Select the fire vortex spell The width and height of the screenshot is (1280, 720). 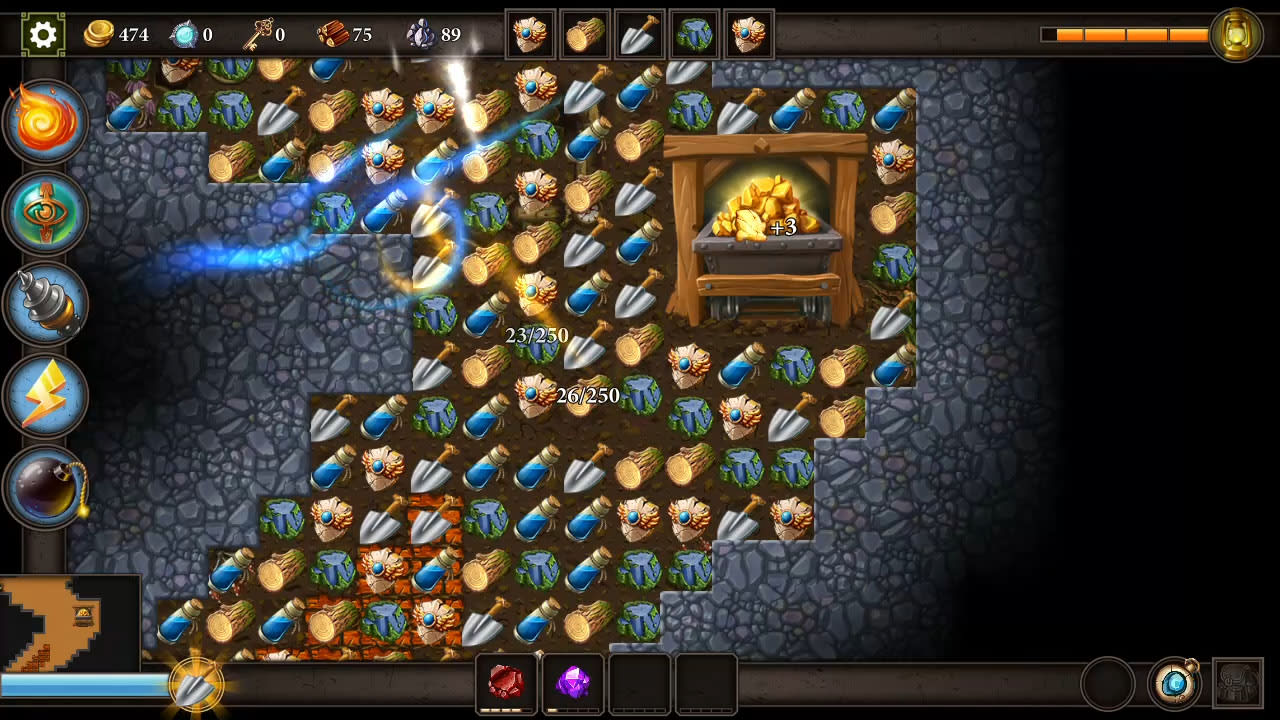pos(42,118)
